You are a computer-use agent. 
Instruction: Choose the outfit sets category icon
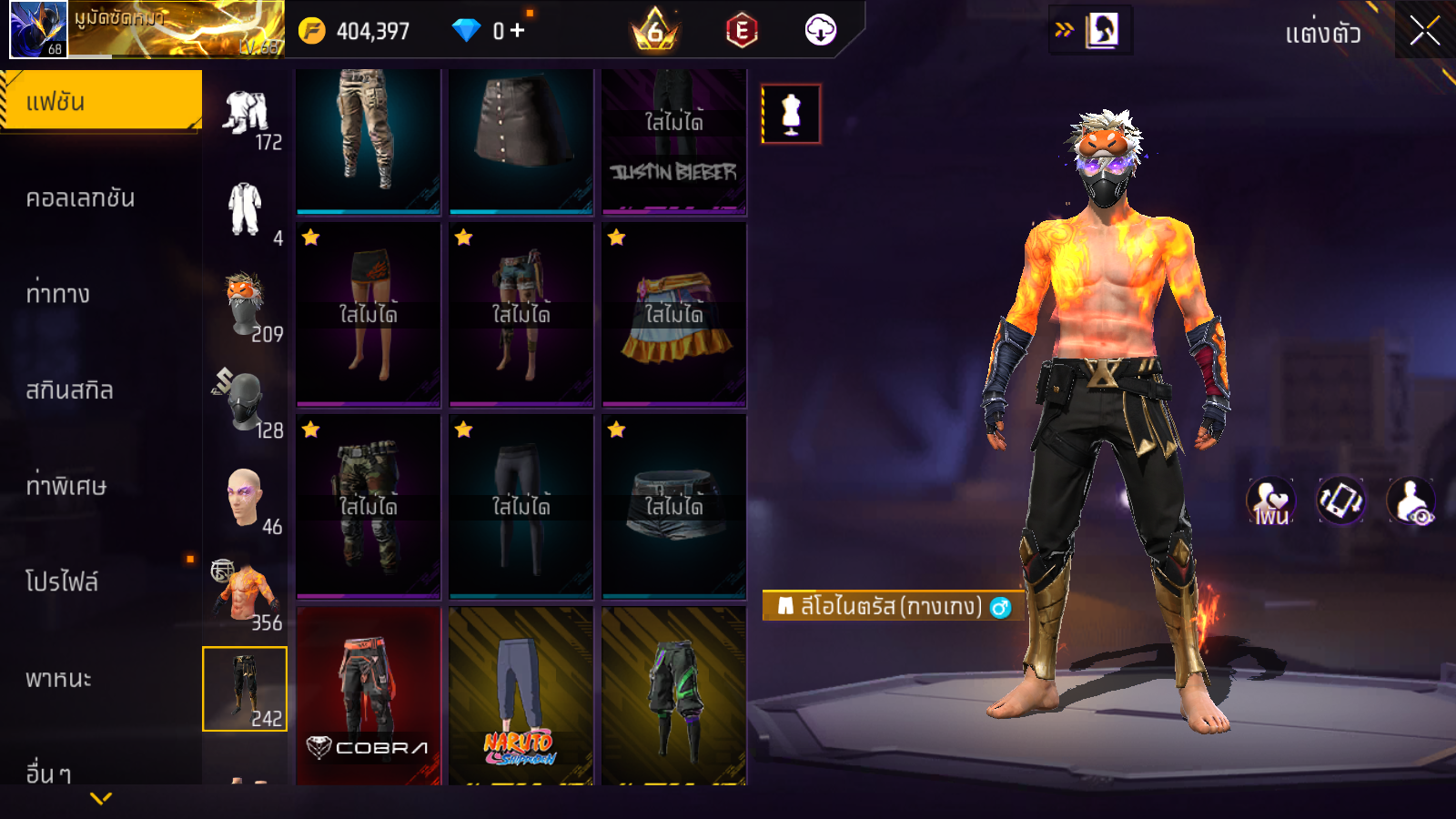tap(246, 114)
